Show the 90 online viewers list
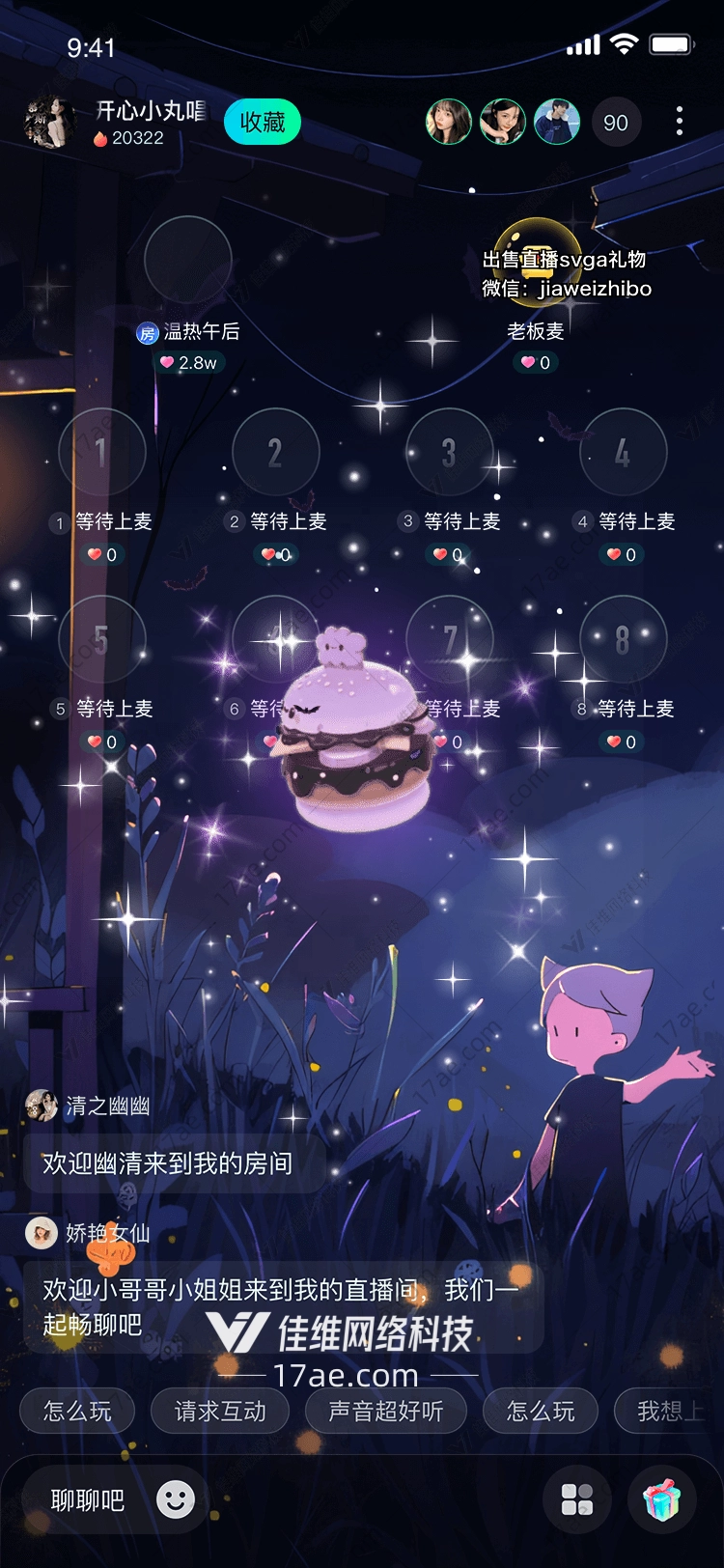This screenshot has height=1568, width=724. pos(616,123)
